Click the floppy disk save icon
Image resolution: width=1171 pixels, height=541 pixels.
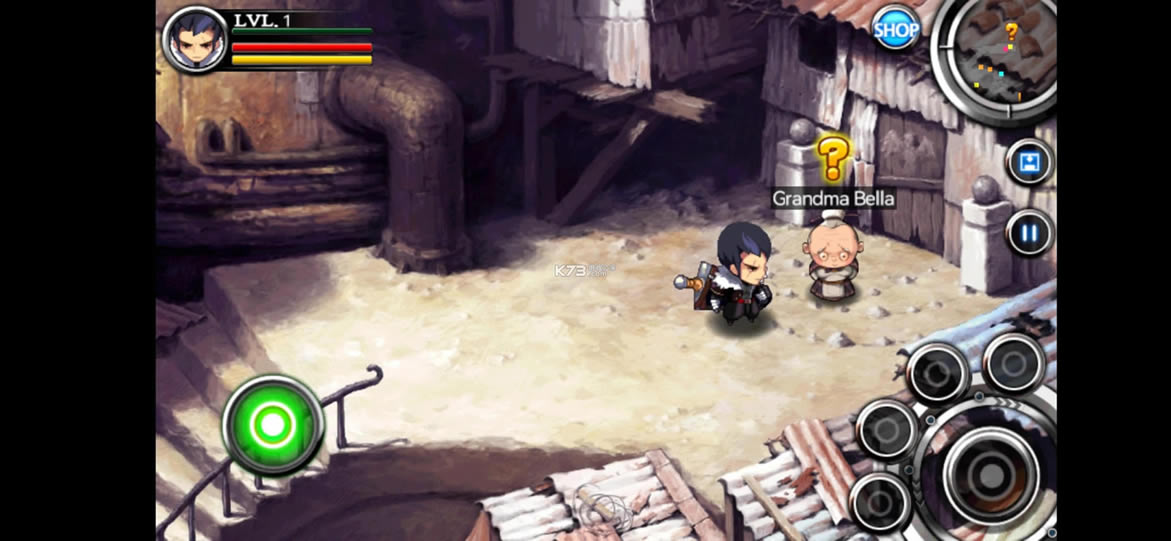click(1029, 162)
